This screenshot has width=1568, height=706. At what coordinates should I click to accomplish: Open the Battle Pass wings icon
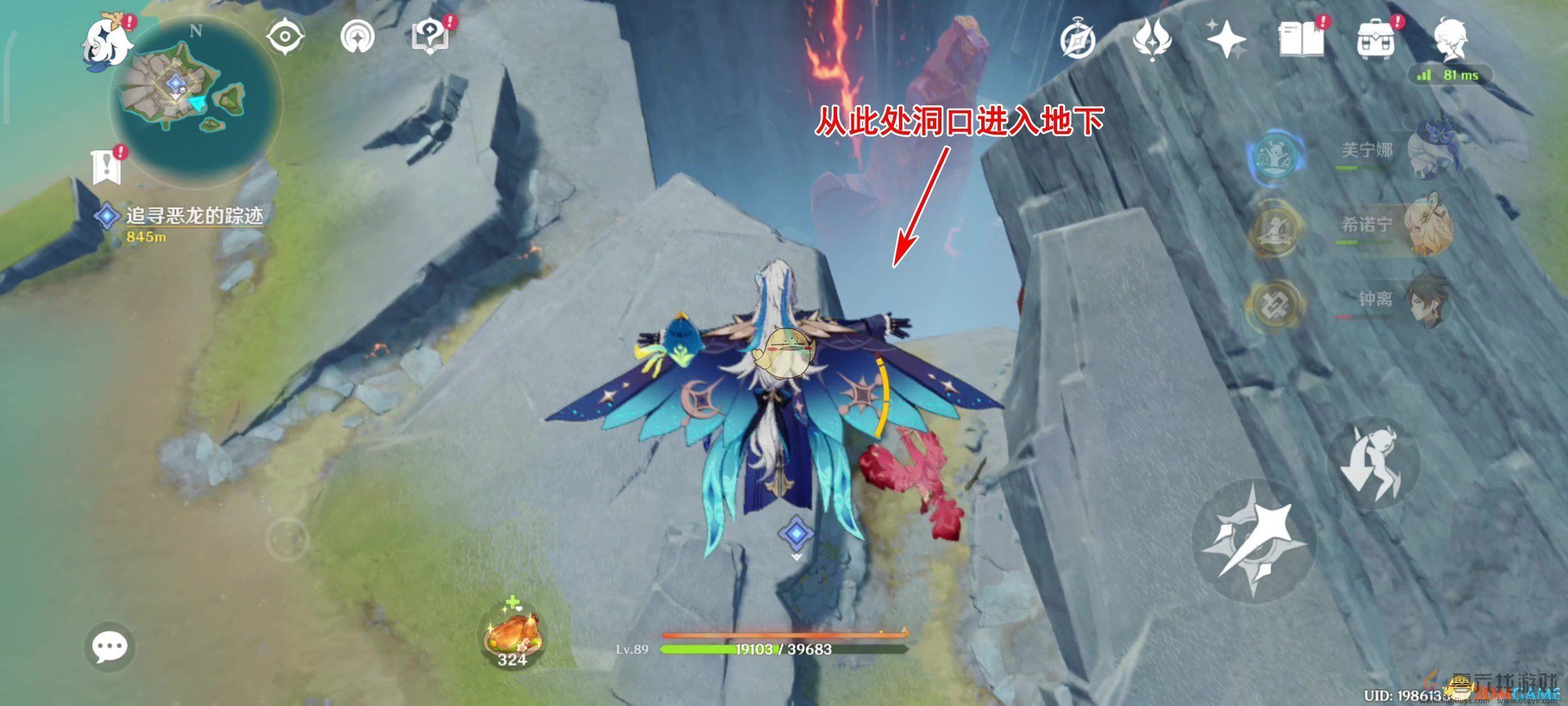pyautogui.click(x=1153, y=39)
